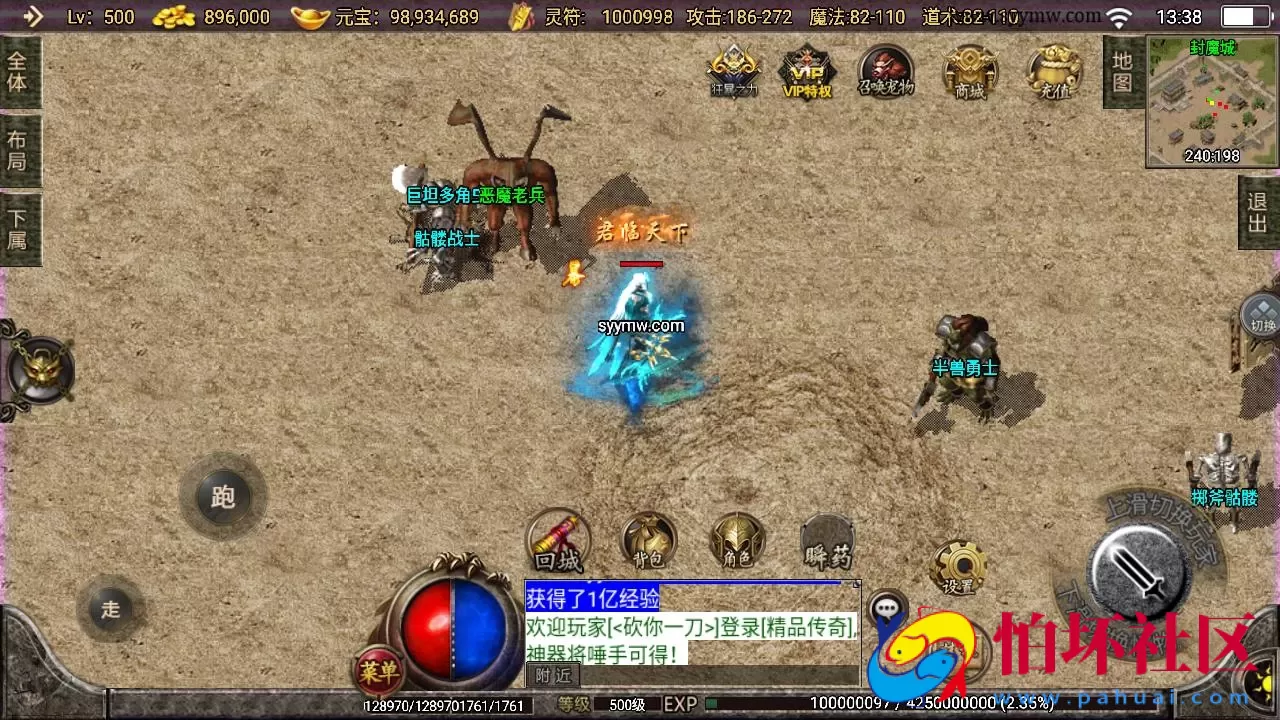Screen dimensions: 1280x720
Task: Use the 回城 return-to-town scroll icon
Action: [558, 540]
